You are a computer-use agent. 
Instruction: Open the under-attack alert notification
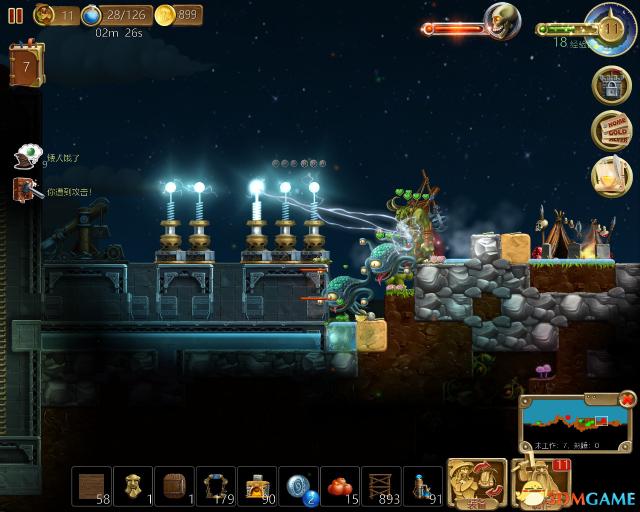(26, 189)
